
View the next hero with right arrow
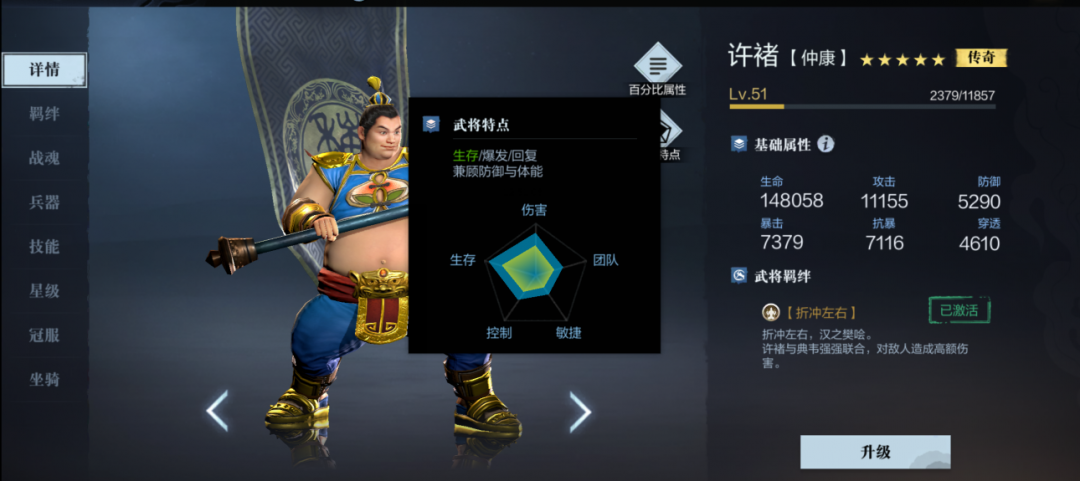tap(580, 411)
